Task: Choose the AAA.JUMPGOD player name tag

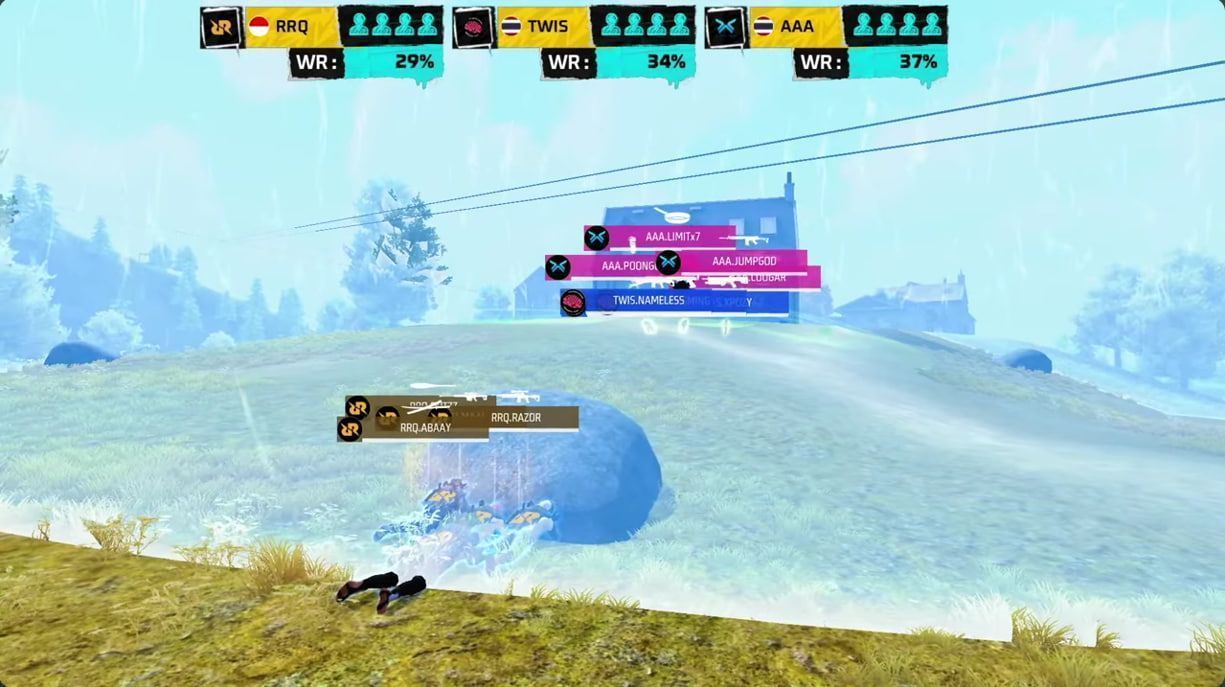Action: pyautogui.click(x=743, y=262)
